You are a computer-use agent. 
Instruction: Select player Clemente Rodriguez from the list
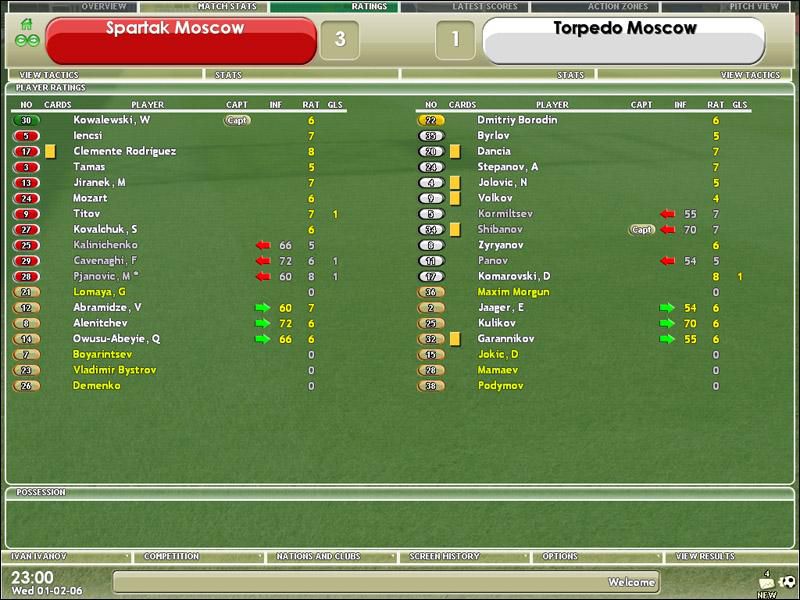[x=125, y=151]
